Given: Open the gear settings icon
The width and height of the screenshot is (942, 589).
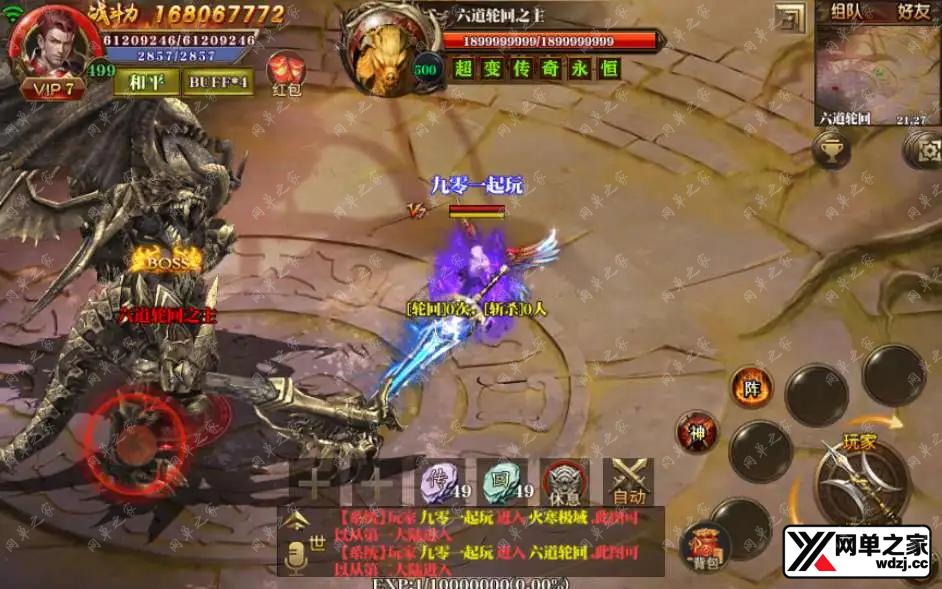Looking at the screenshot, I should tap(924, 150).
